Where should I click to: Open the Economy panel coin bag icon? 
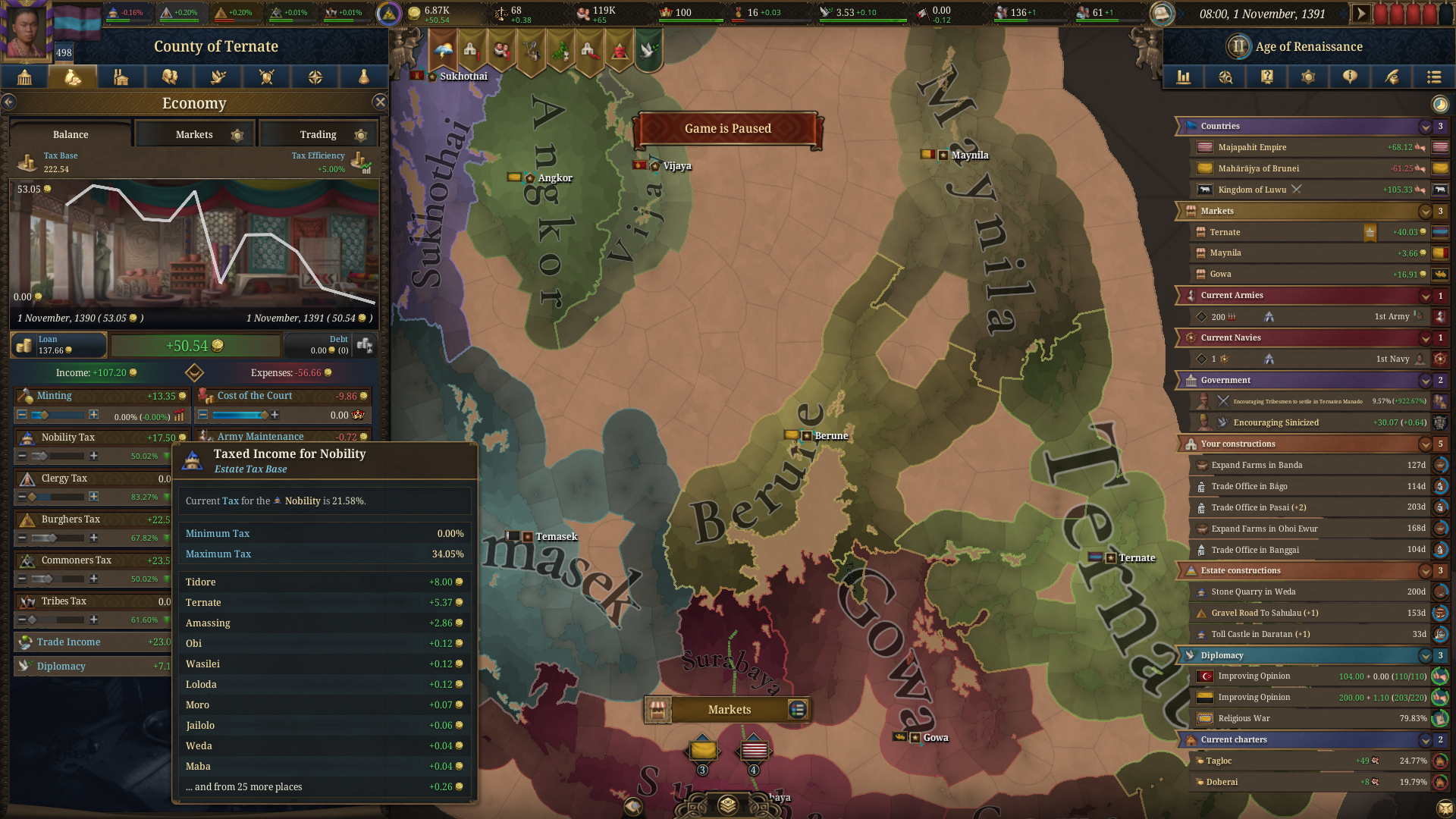73,77
